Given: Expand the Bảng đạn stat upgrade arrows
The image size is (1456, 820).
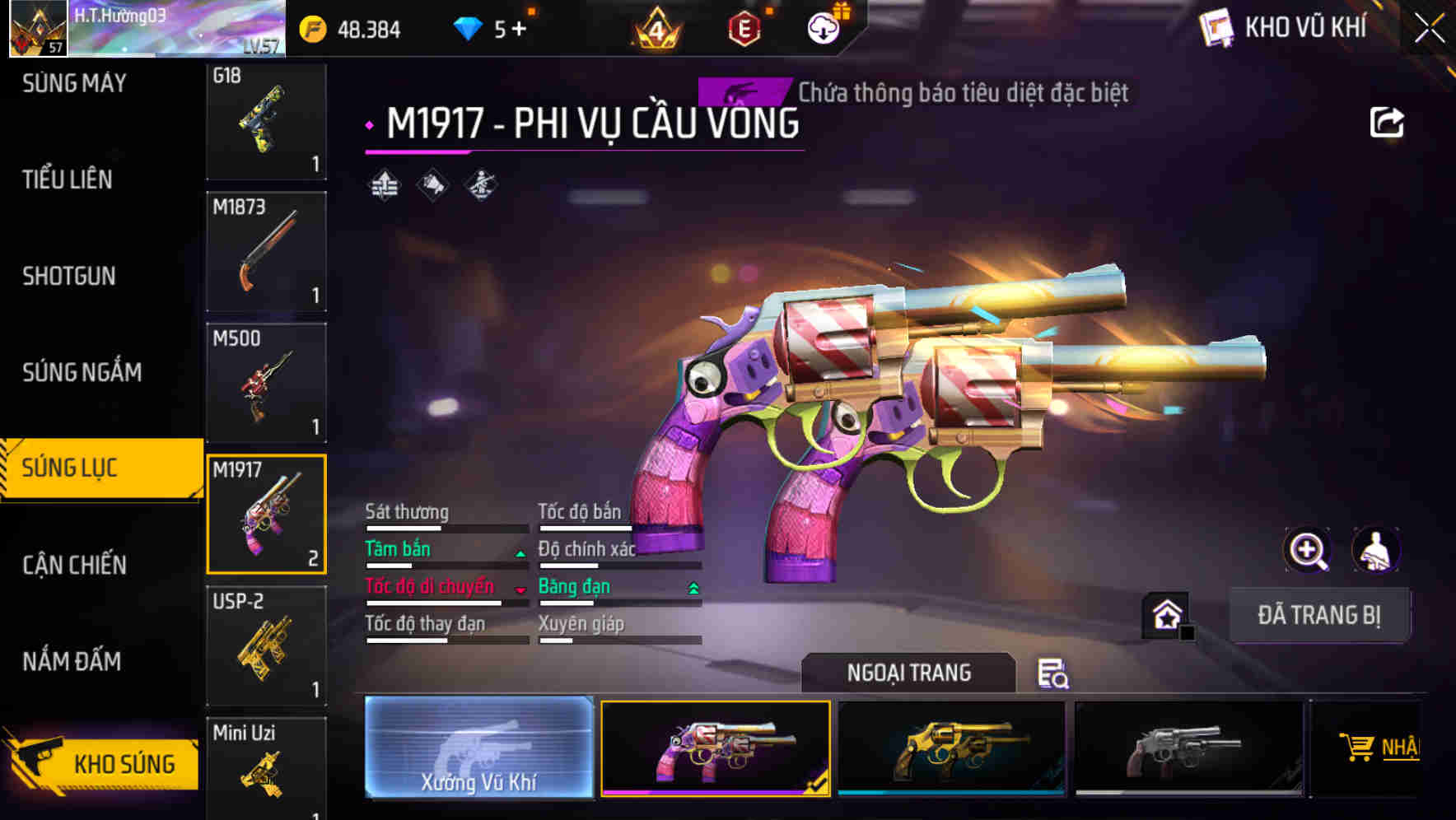Looking at the screenshot, I should click(x=692, y=587).
